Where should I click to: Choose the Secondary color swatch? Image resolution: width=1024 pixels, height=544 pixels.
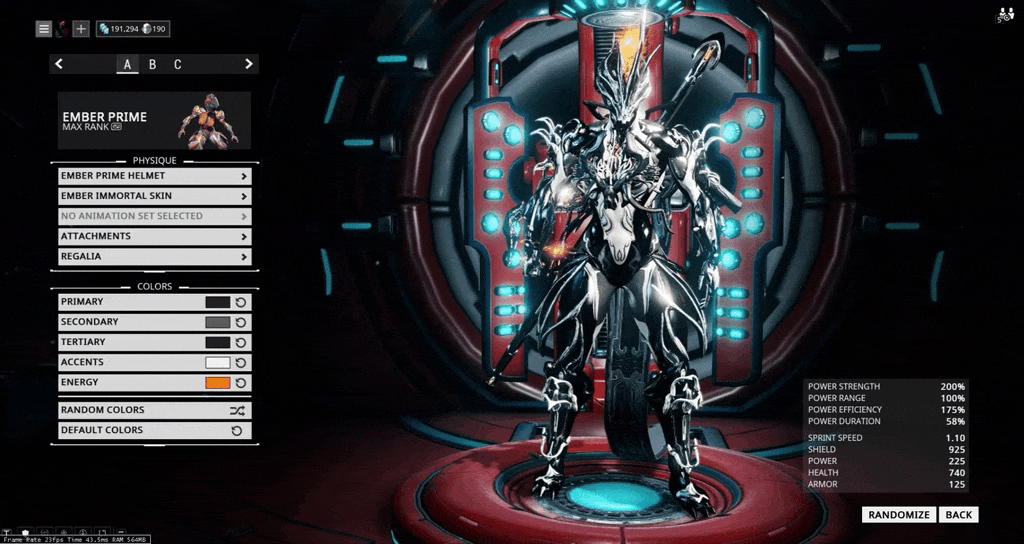pyautogui.click(x=217, y=322)
